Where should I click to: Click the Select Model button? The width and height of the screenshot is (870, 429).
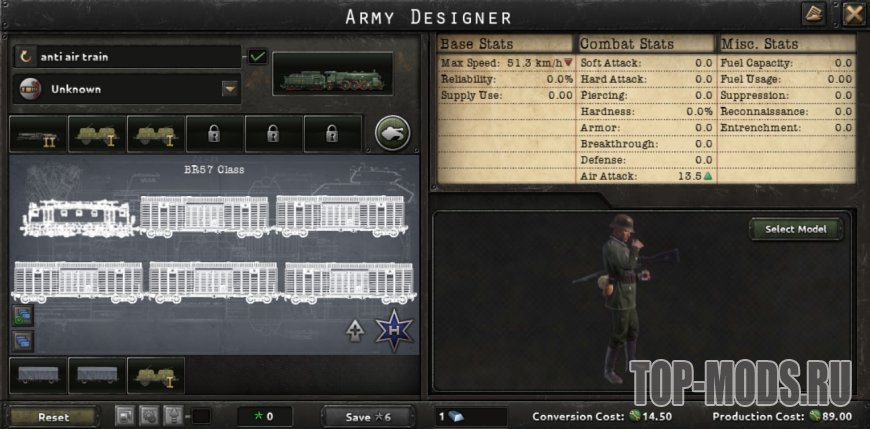pyautogui.click(x=796, y=229)
